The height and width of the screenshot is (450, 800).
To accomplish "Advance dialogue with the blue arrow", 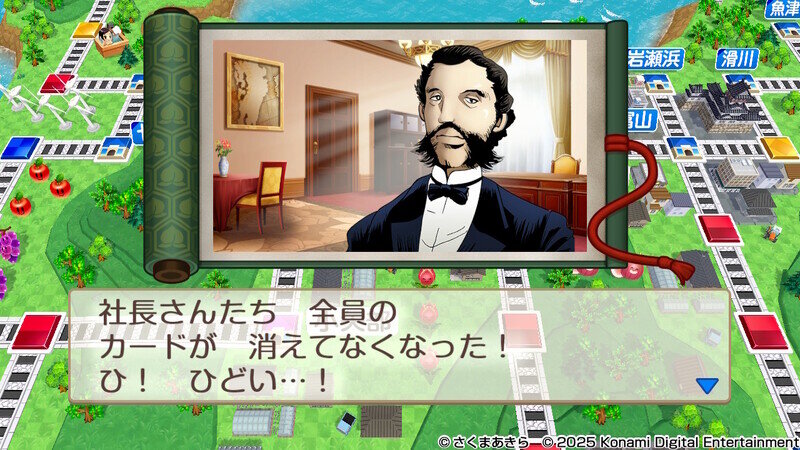I will [x=707, y=384].
